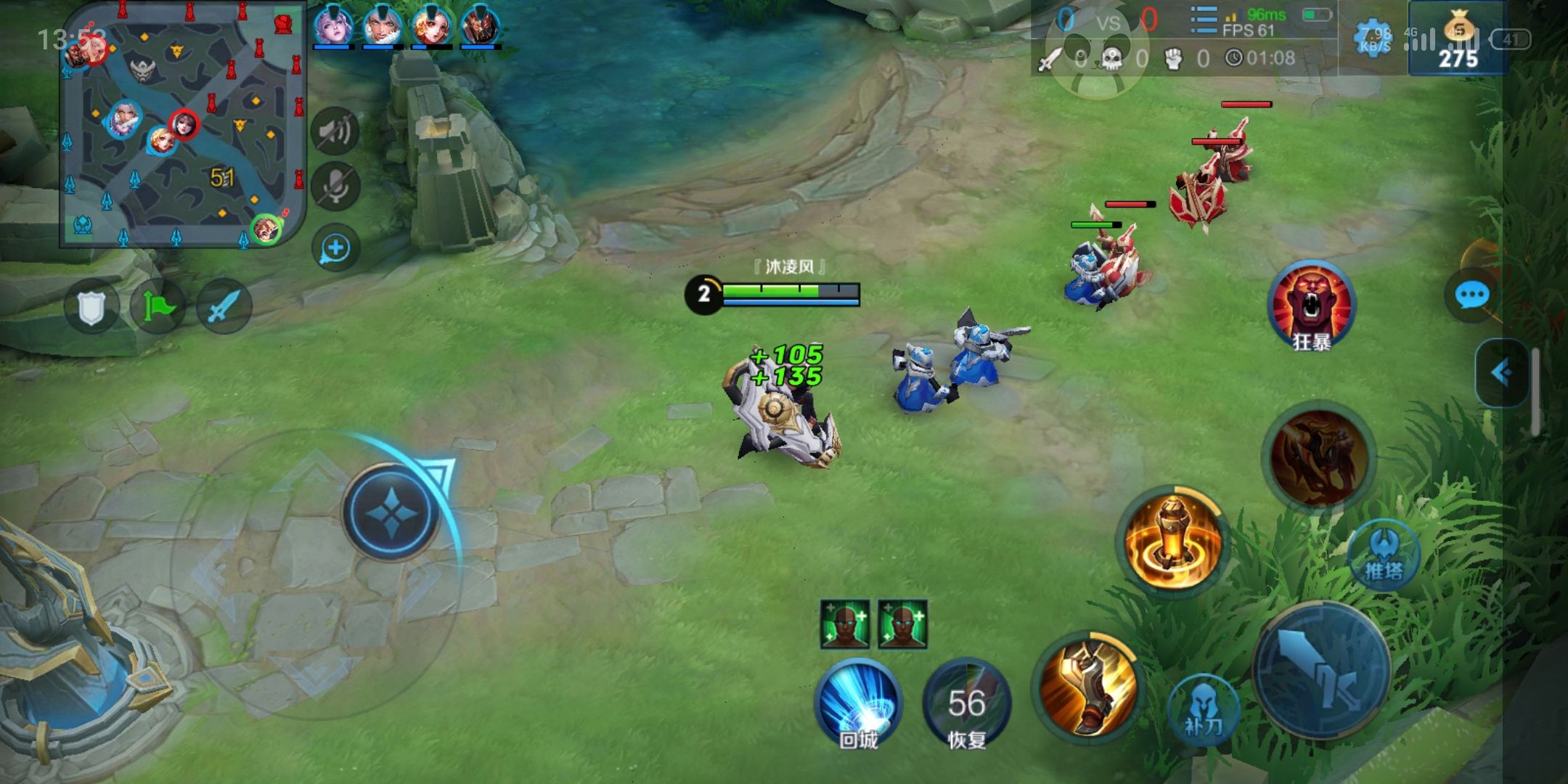Toggle the microphone mute button
This screenshot has width=1568, height=784.
click(x=335, y=187)
